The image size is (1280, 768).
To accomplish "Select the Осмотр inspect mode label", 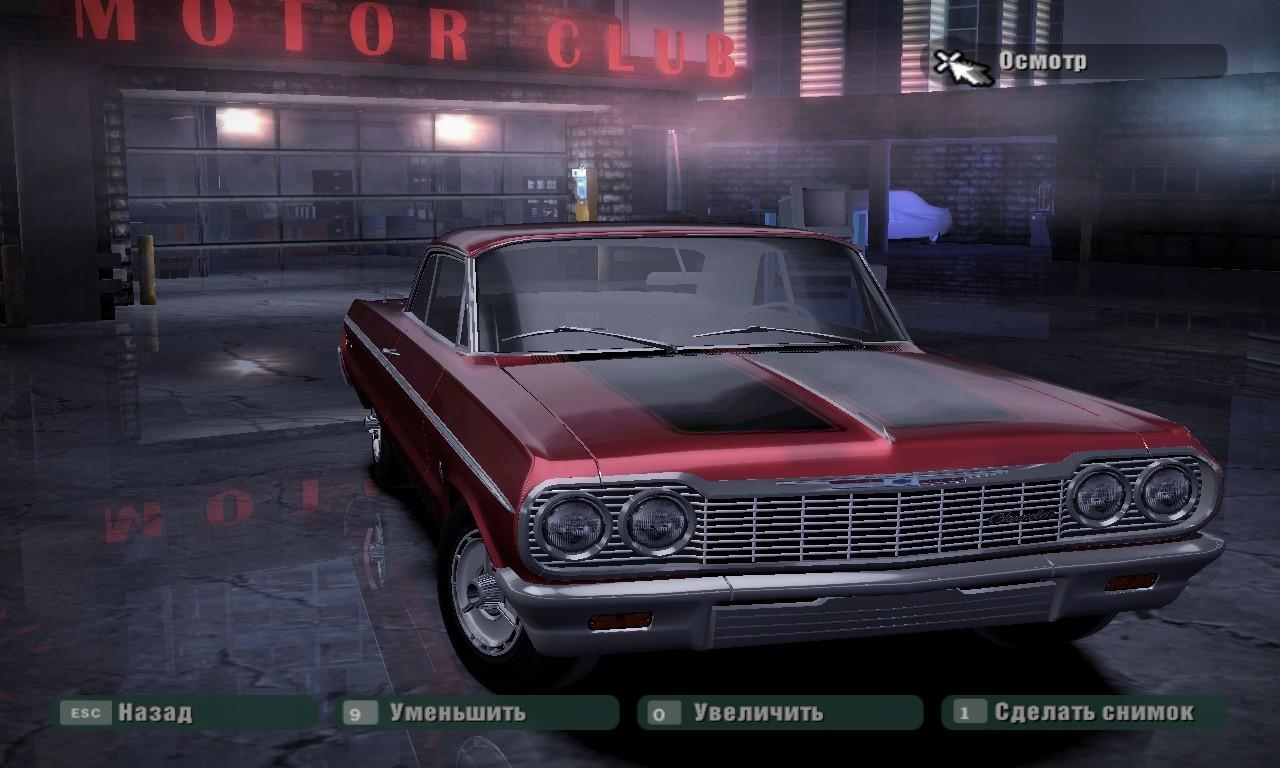I will point(1042,61).
